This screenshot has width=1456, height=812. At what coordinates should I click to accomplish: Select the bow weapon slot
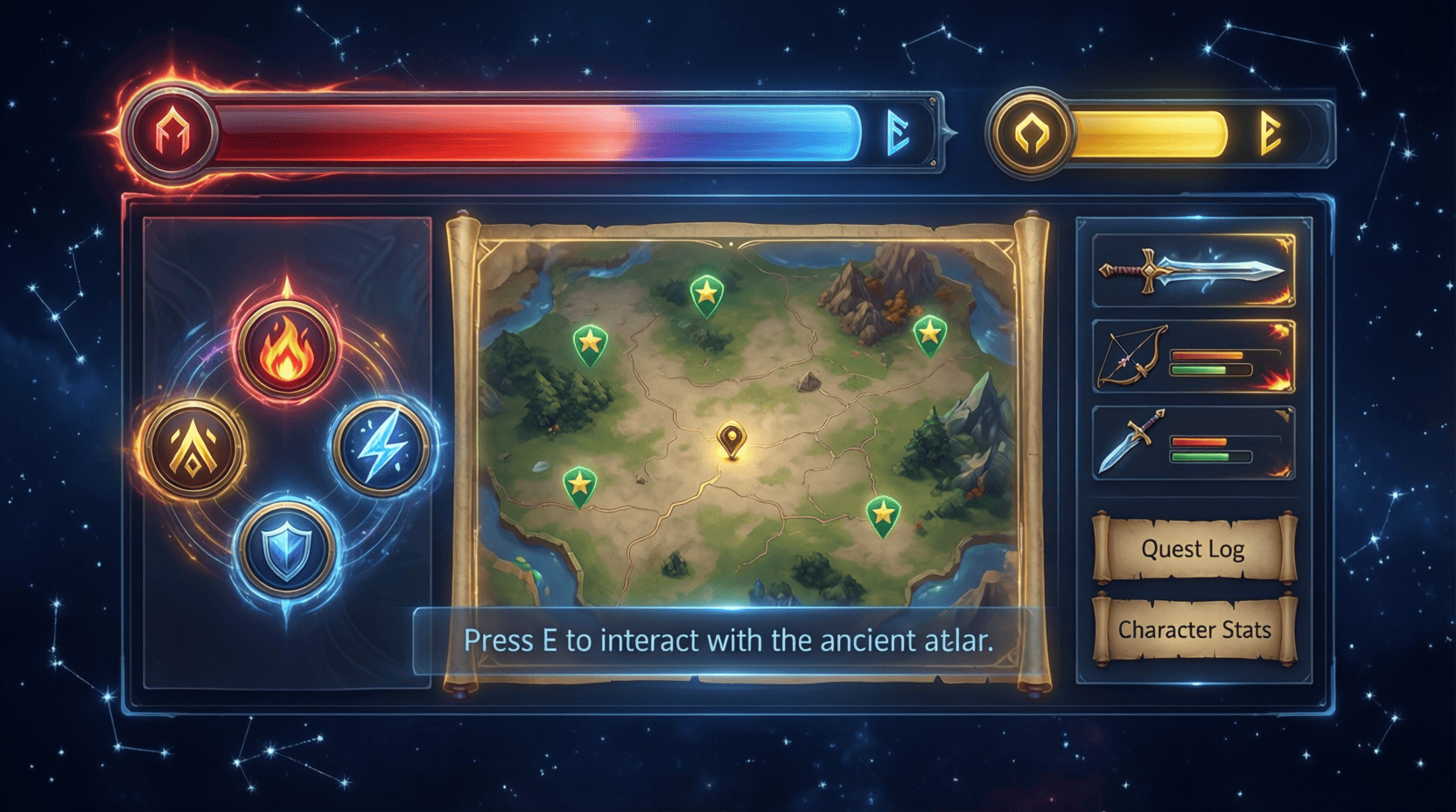(1193, 357)
